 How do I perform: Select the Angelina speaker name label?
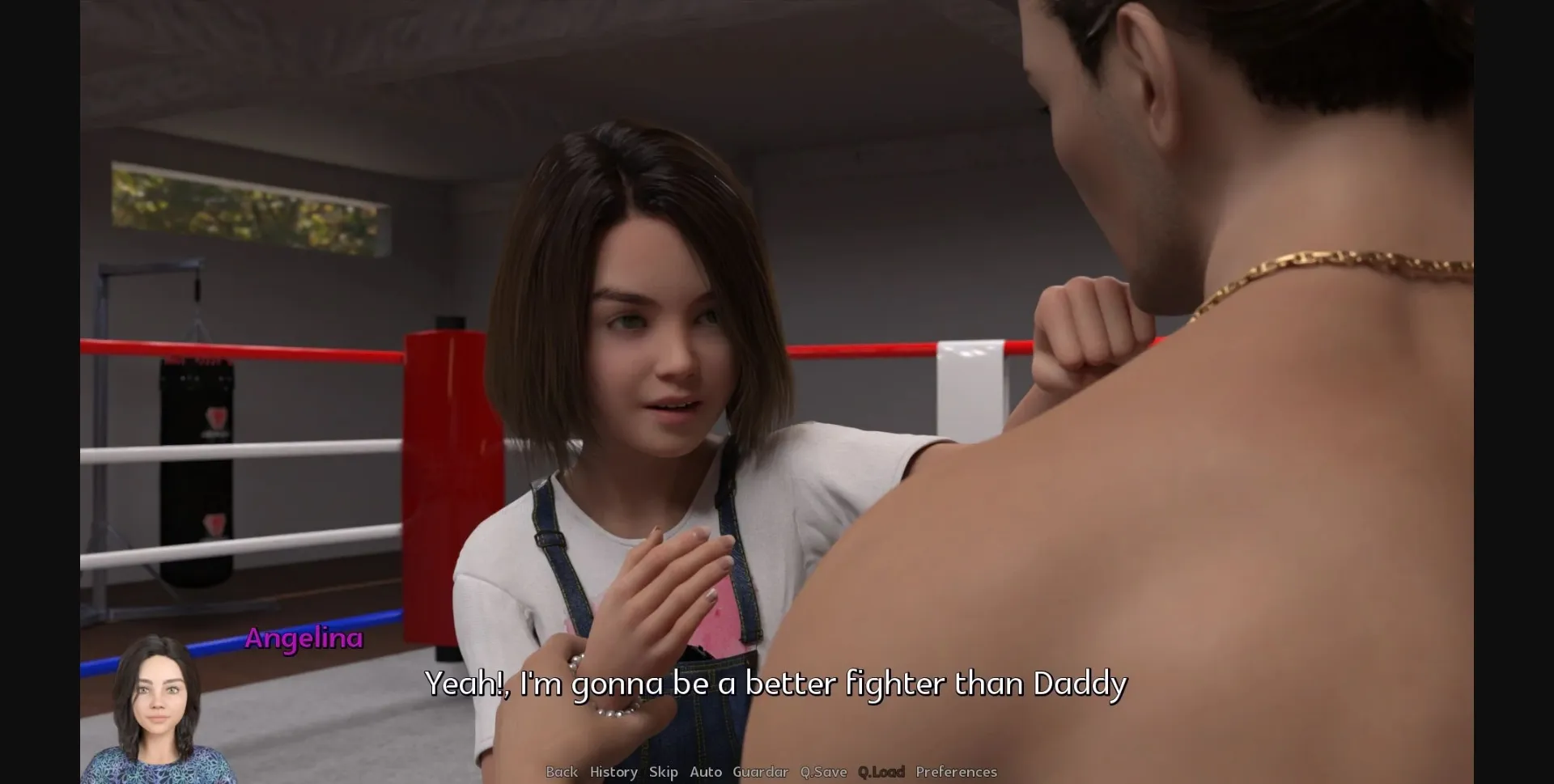(304, 639)
